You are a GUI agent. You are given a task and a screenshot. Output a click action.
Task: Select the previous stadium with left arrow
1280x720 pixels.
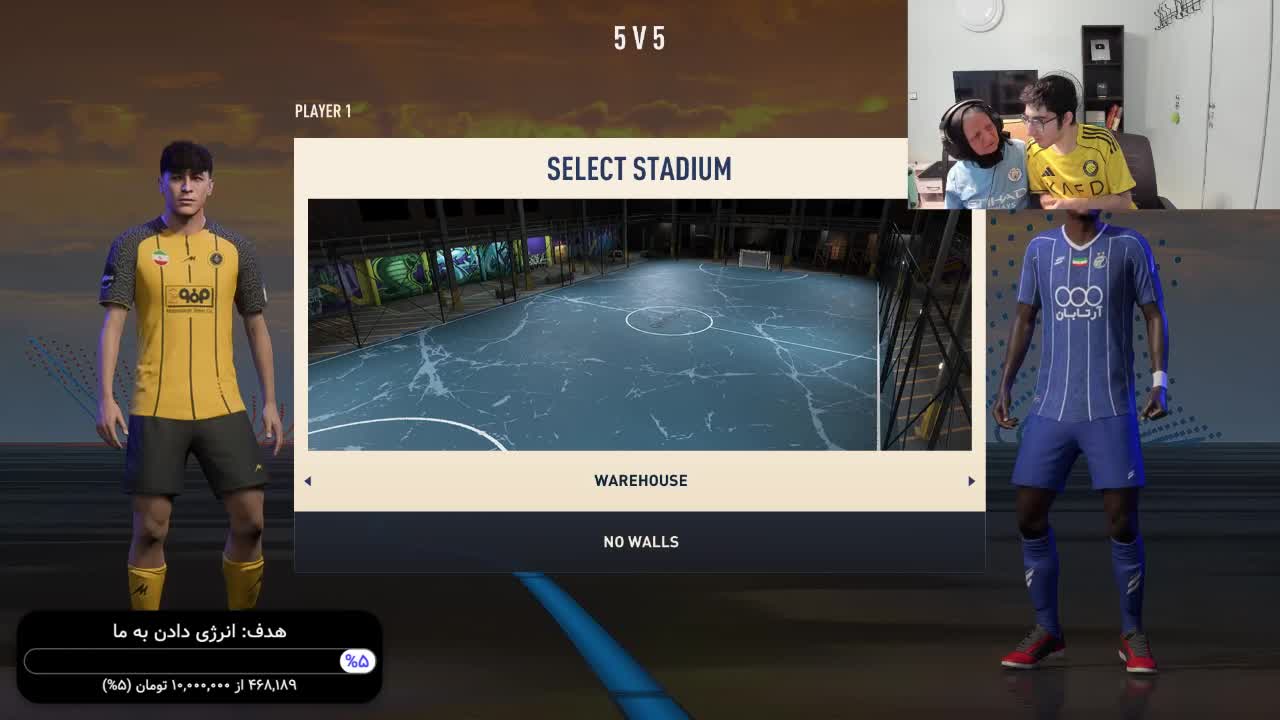(x=308, y=481)
